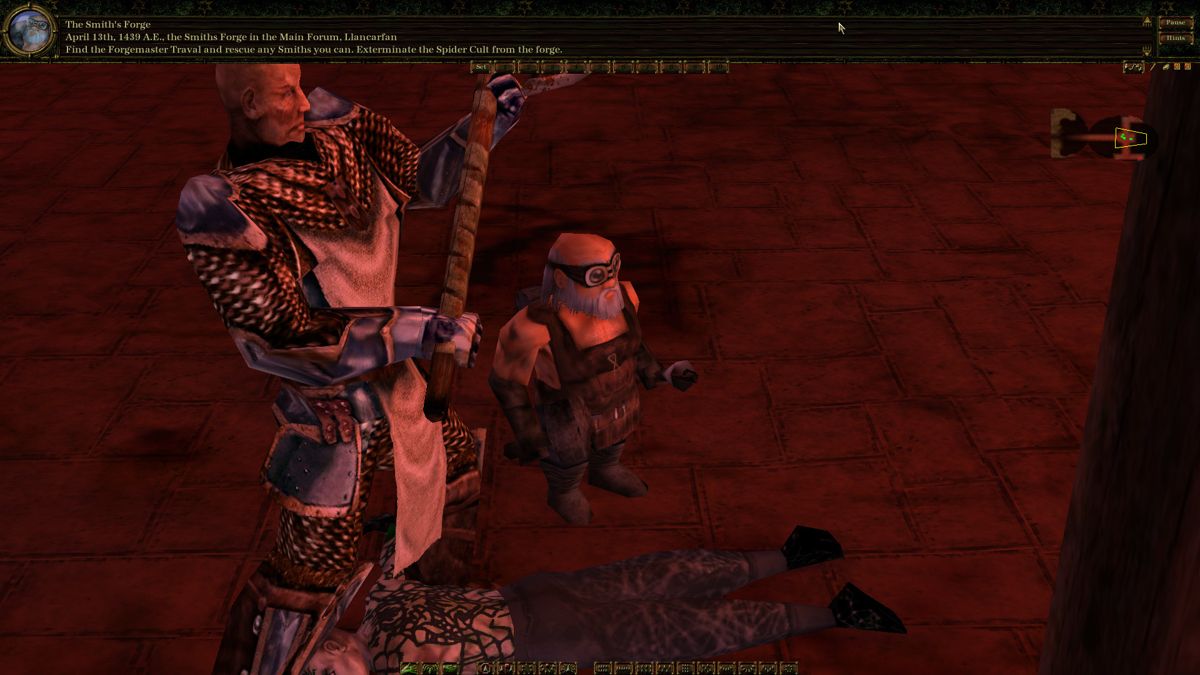Select the Set group button
Viewport: 1200px width, 675px height.
[481, 67]
